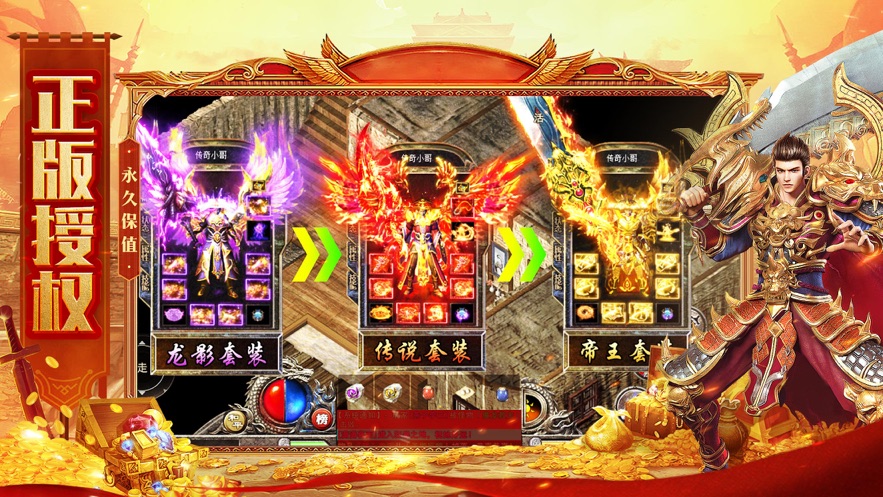This screenshot has width=883, height=497.
Task: Select gold ring slot in 传说套装 panel
Action: click(382, 313)
